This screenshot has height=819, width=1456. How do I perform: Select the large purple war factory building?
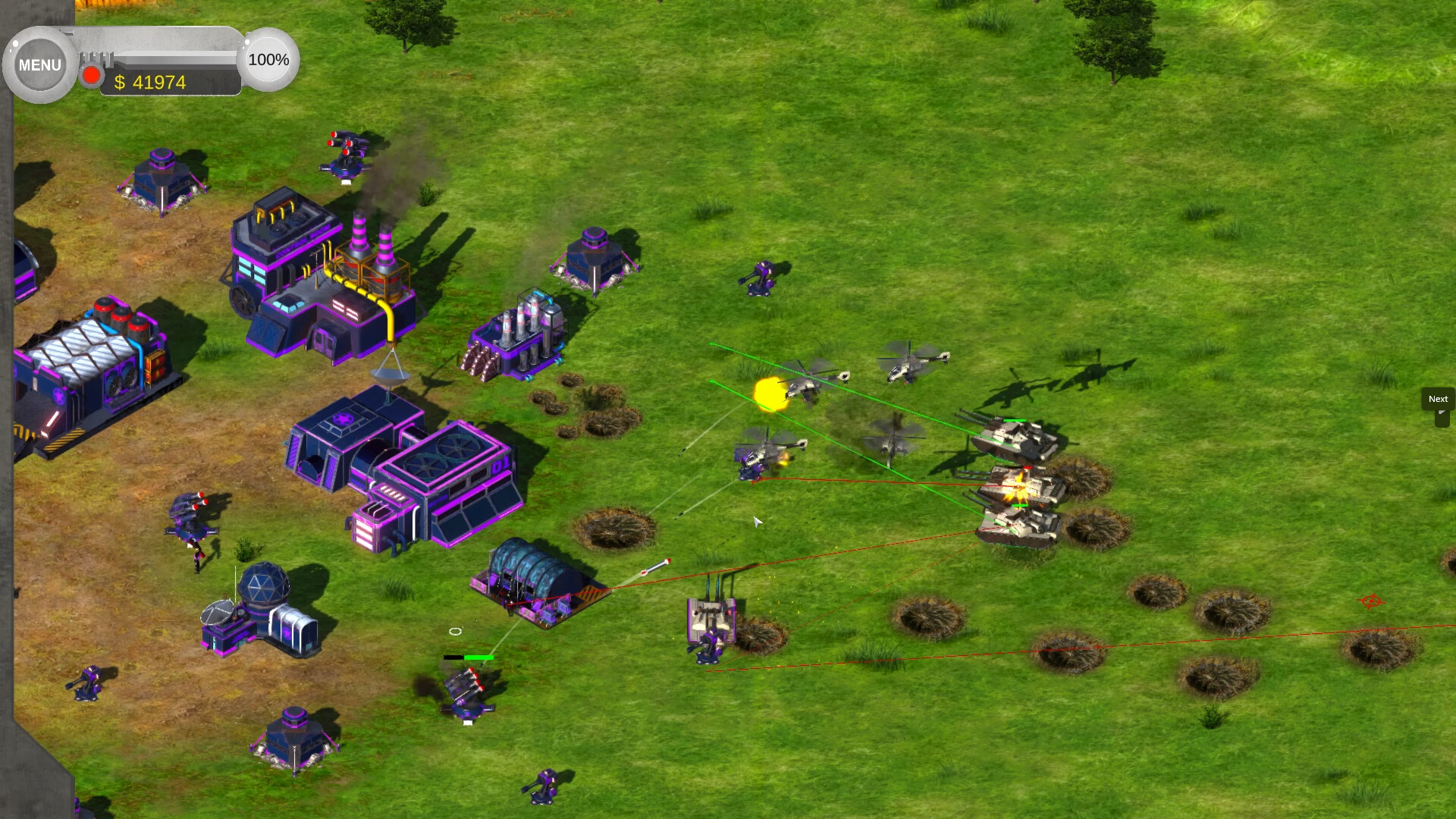coord(409,470)
